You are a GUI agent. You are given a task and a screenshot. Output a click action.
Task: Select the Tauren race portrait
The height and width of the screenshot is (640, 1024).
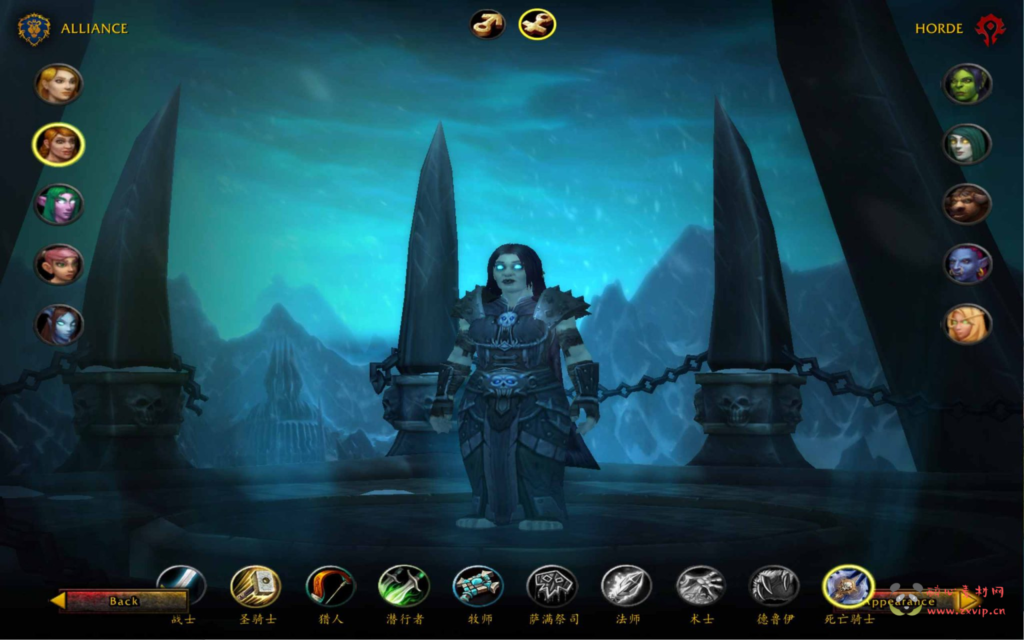pos(967,204)
